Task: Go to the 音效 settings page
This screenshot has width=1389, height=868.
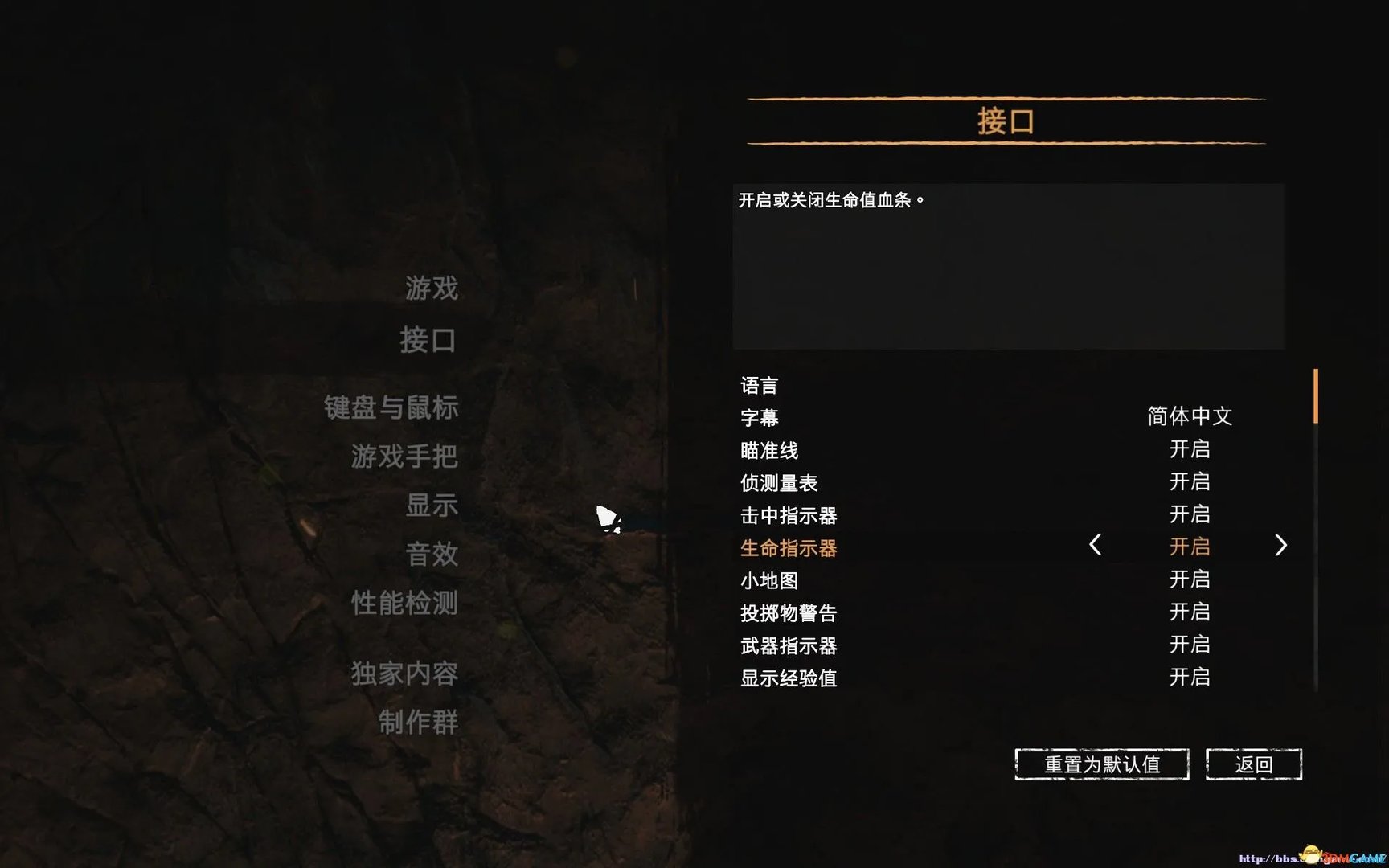Action: tap(432, 554)
